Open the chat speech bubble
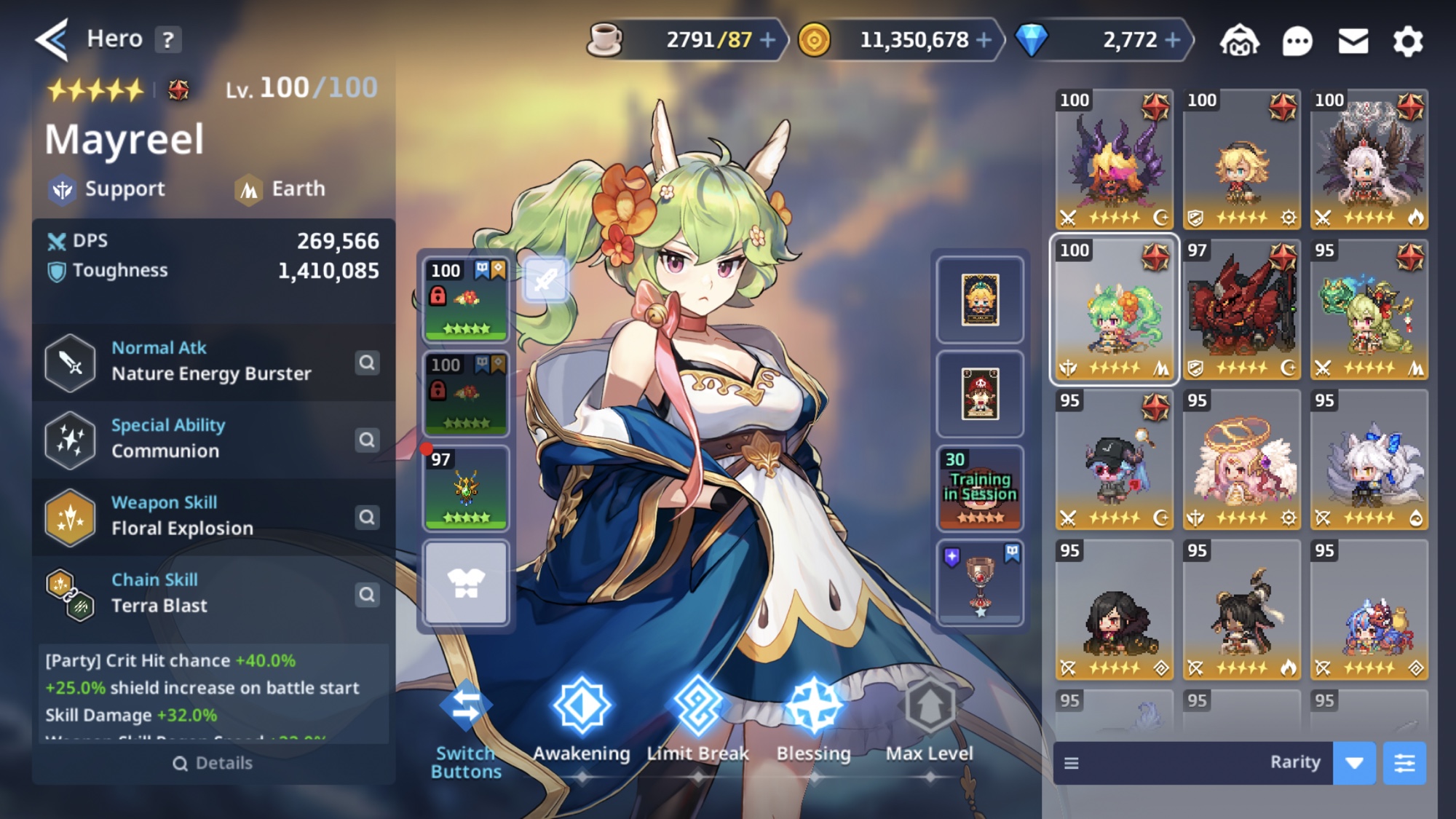Image resolution: width=1456 pixels, height=819 pixels. [x=1297, y=41]
